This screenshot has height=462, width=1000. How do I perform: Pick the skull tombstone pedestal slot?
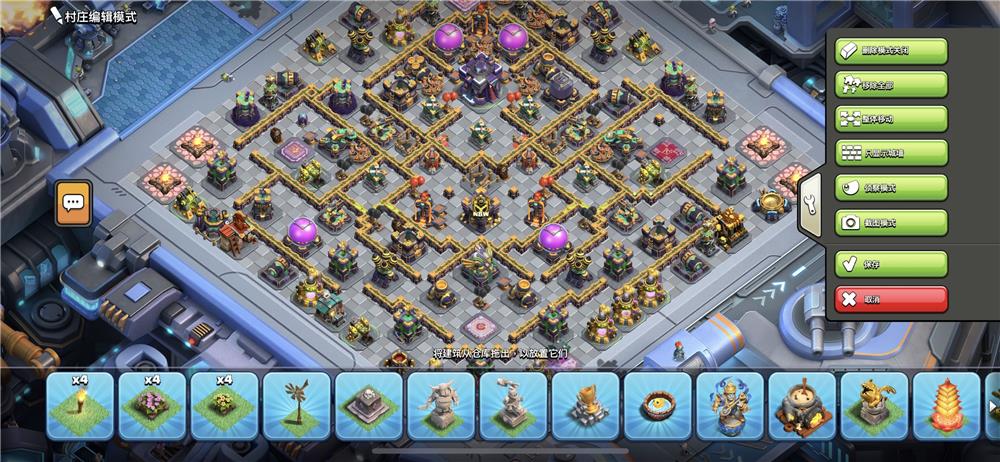click(368, 407)
